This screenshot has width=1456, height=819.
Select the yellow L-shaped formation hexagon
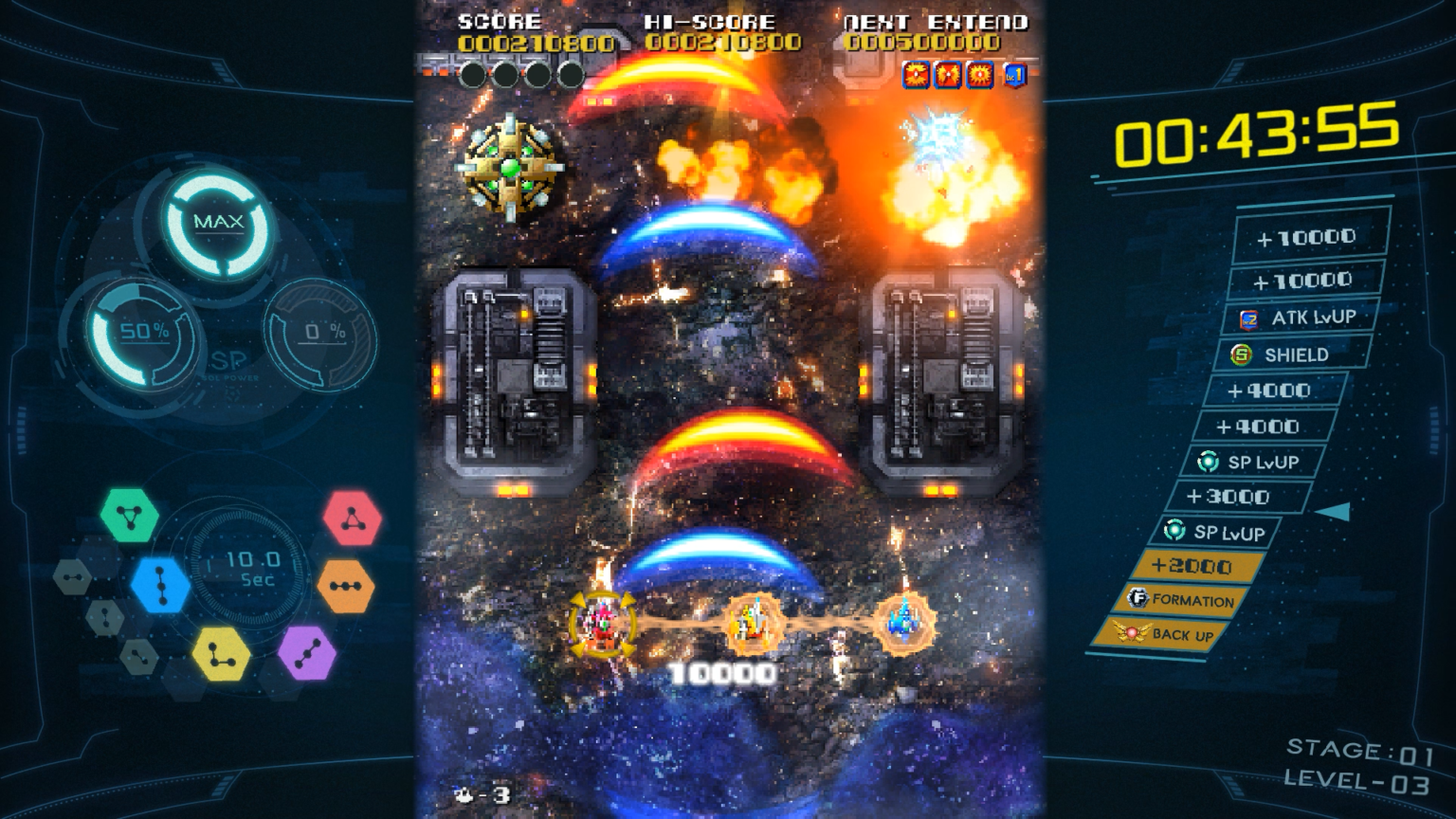(222, 654)
